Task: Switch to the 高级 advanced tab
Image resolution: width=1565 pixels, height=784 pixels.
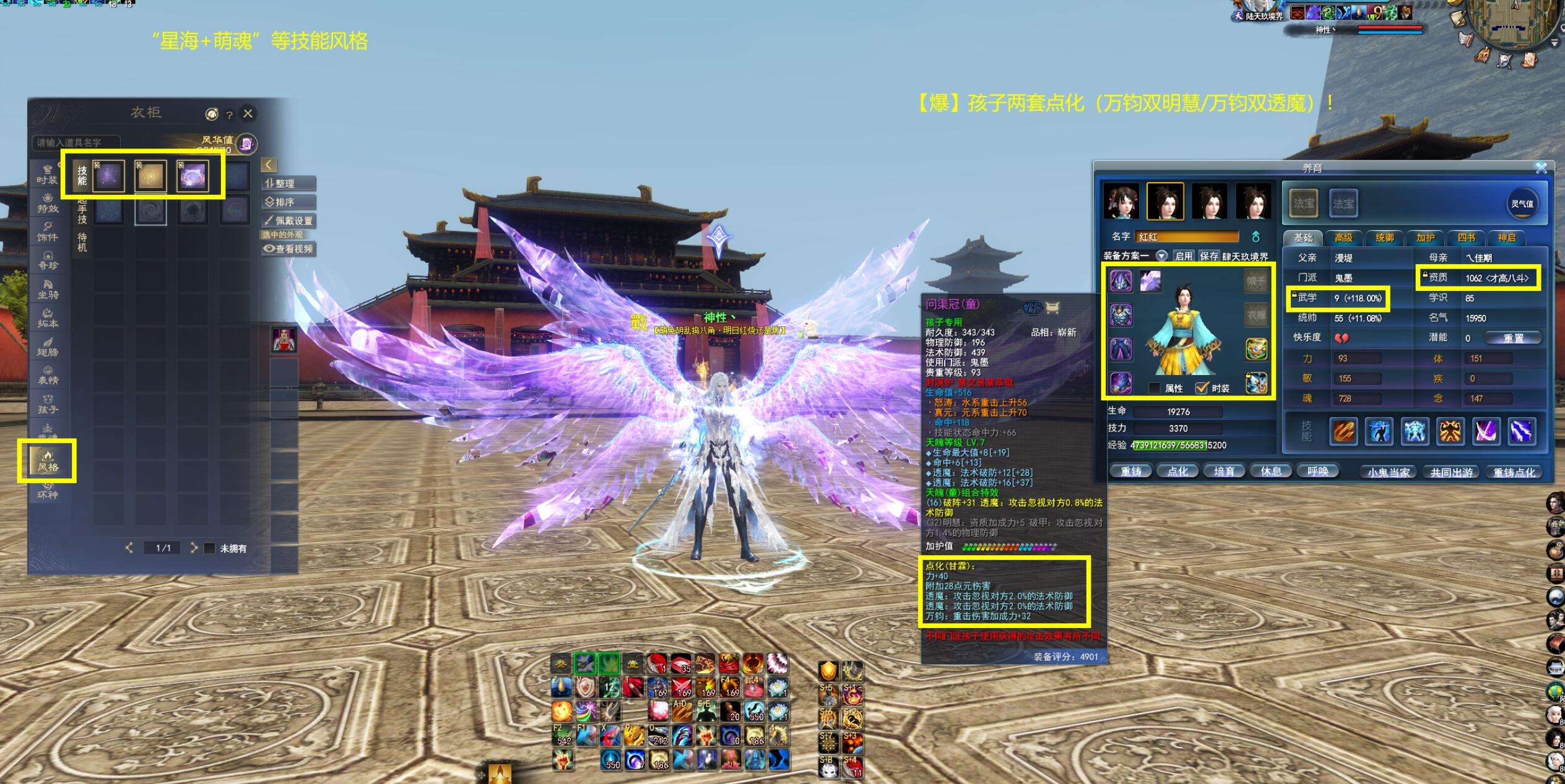Action: [x=1343, y=238]
